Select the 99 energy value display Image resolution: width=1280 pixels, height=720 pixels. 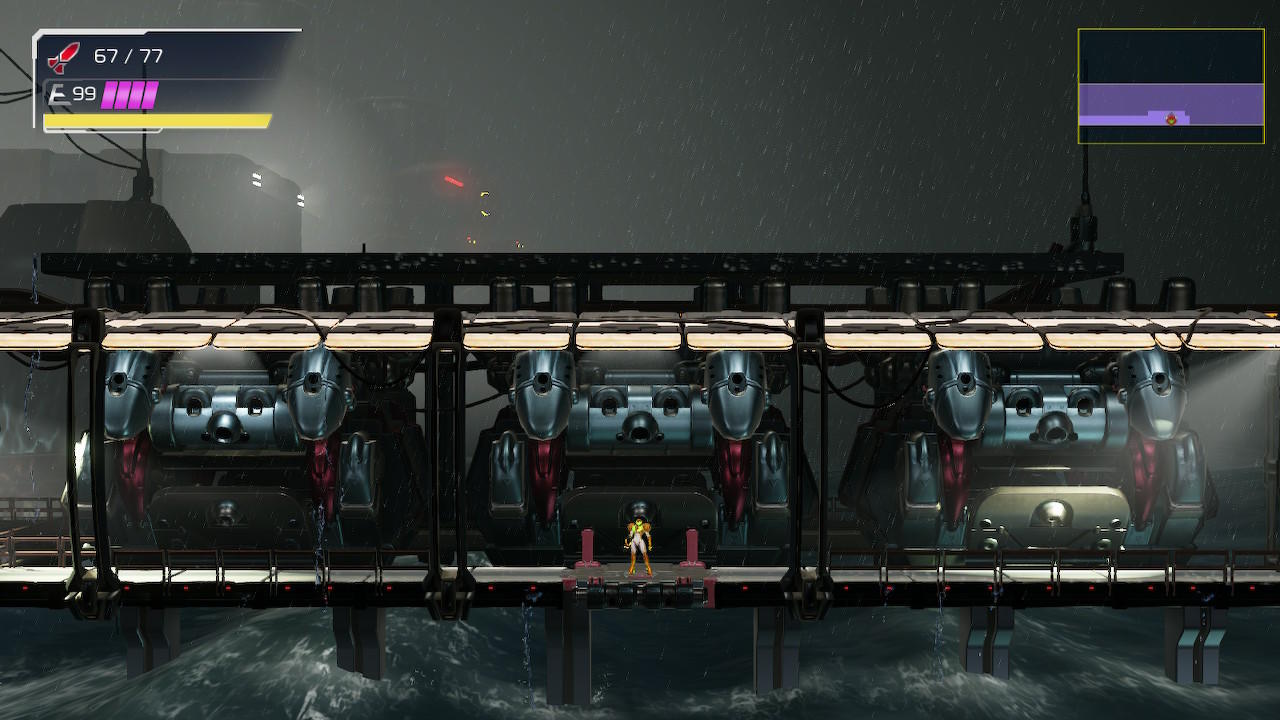coord(85,93)
